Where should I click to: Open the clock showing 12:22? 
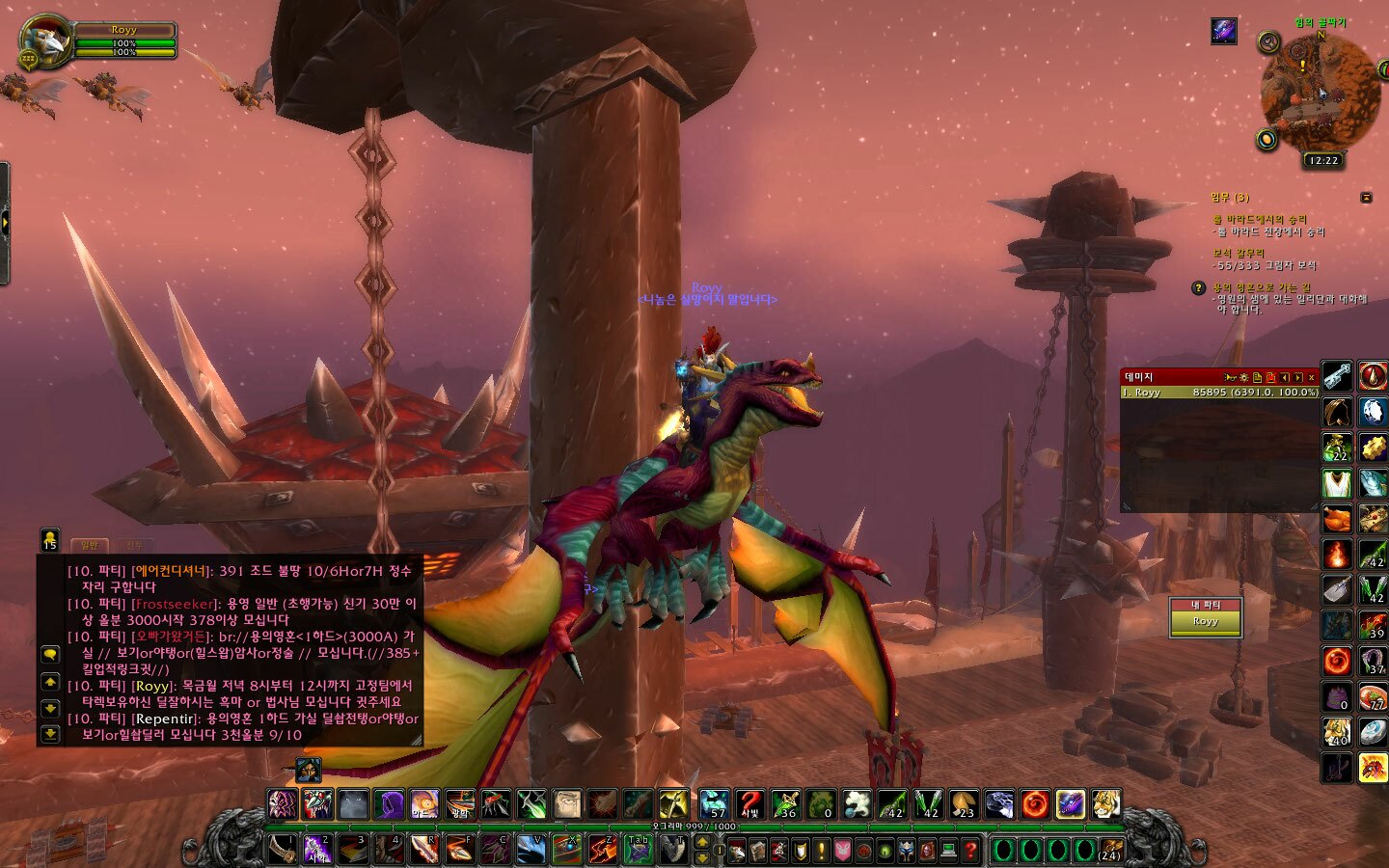pos(1323,160)
